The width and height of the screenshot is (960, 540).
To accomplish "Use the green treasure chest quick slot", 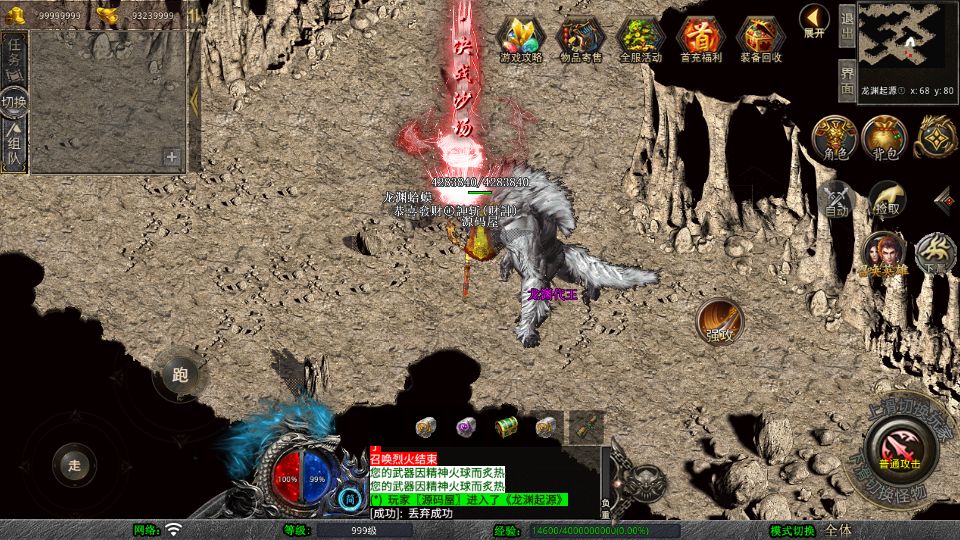I will coord(506,427).
